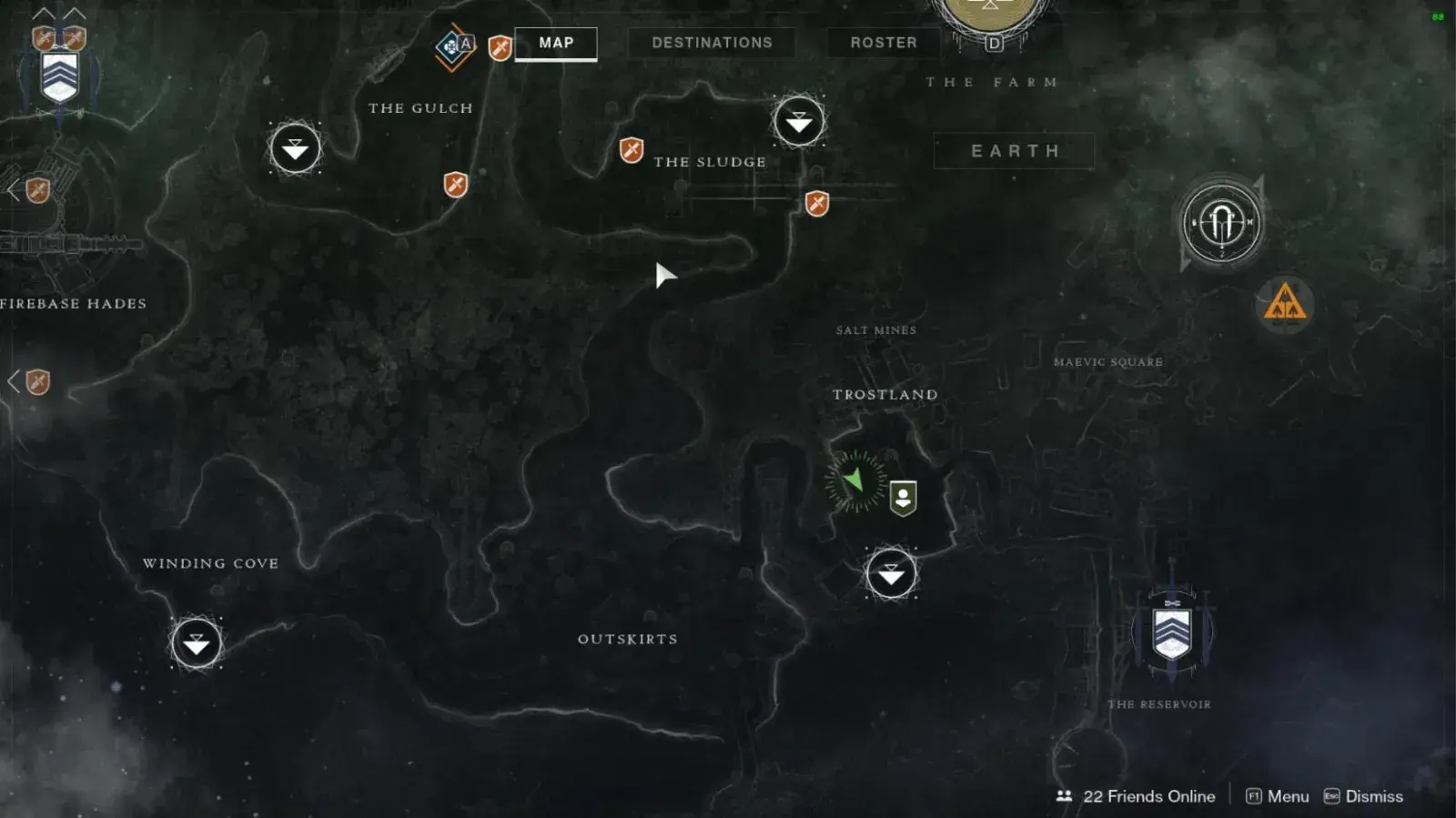Image resolution: width=1456 pixels, height=818 pixels.
Task: Choose the landing zone near The Gulch
Action: click(x=295, y=148)
